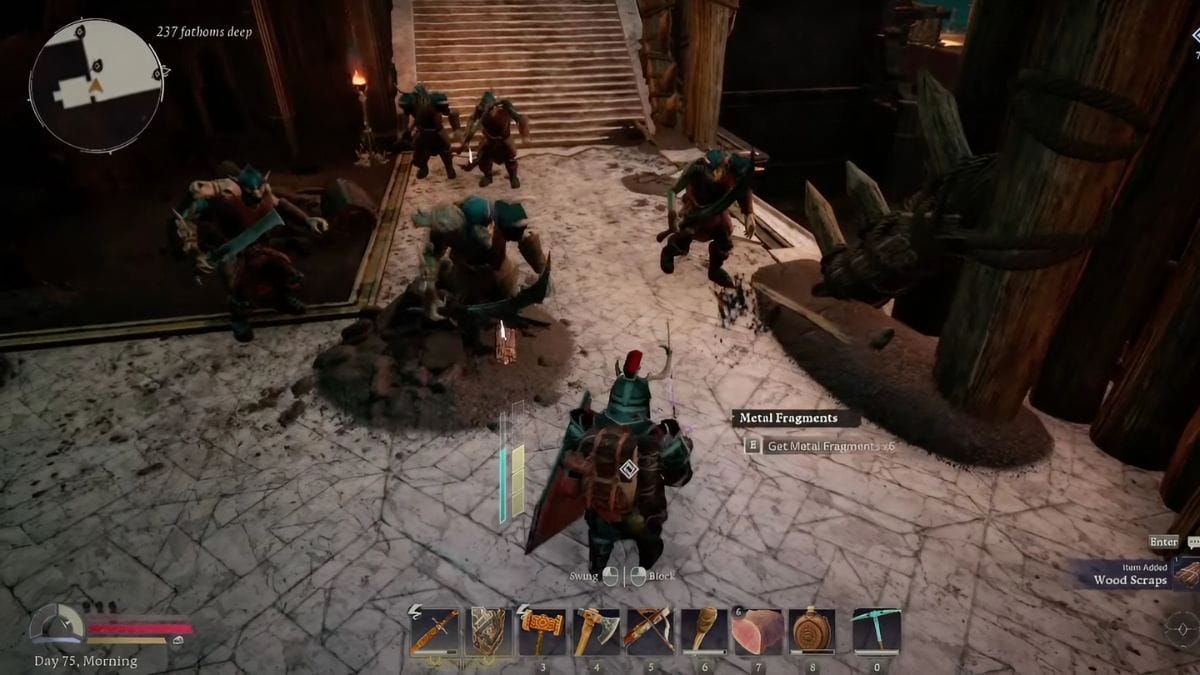Select the raw meat hotbar slot
The image size is (1200, 675).
[x=758, y=631]
